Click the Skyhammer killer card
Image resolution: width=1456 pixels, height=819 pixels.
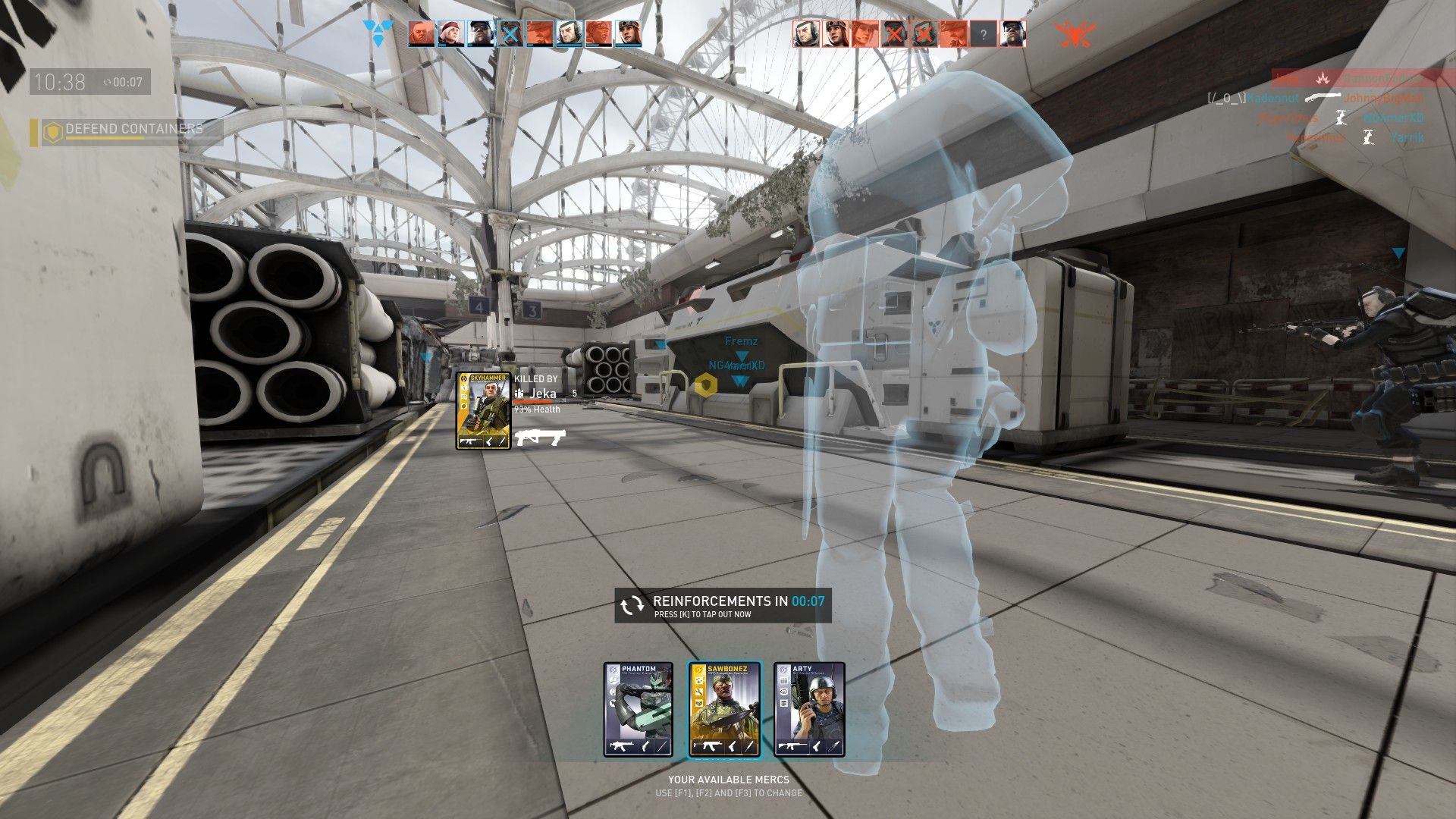click(x=483, y=410)
